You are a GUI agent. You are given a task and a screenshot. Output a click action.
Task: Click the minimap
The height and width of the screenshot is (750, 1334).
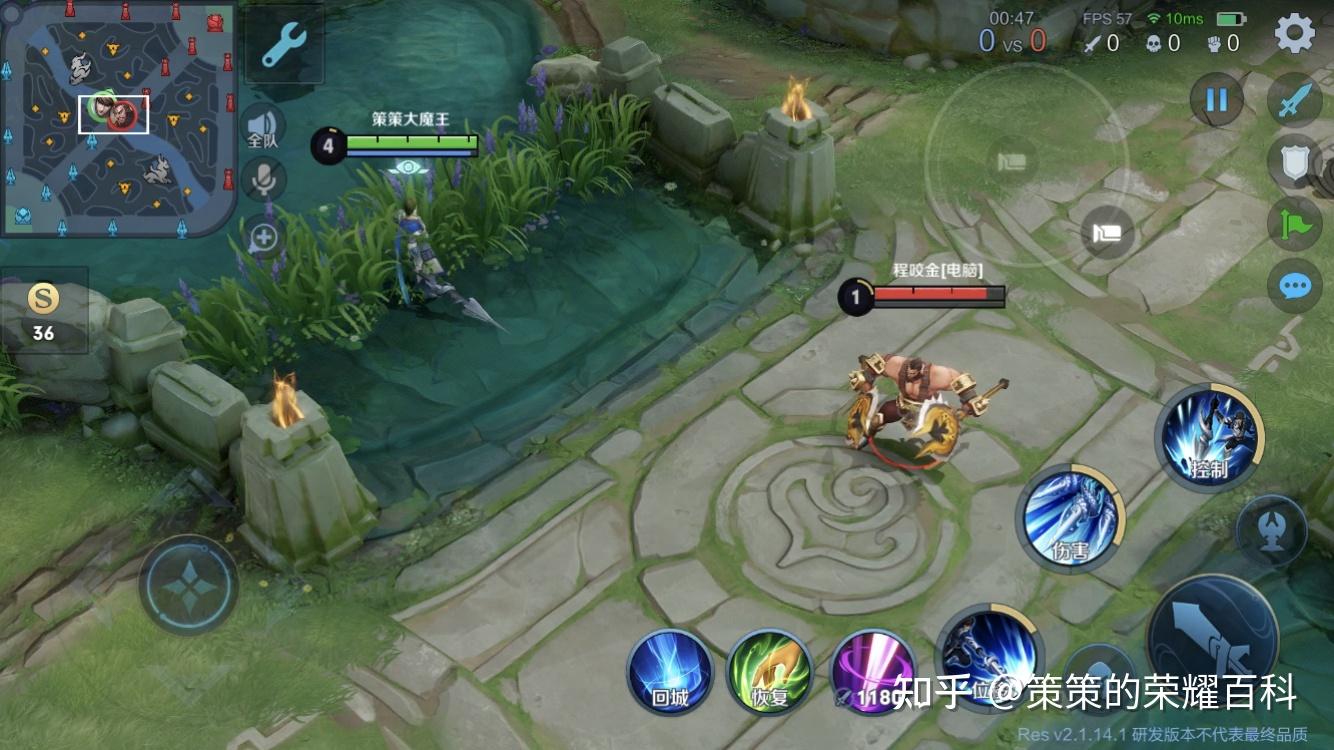[x=118, y=118]
